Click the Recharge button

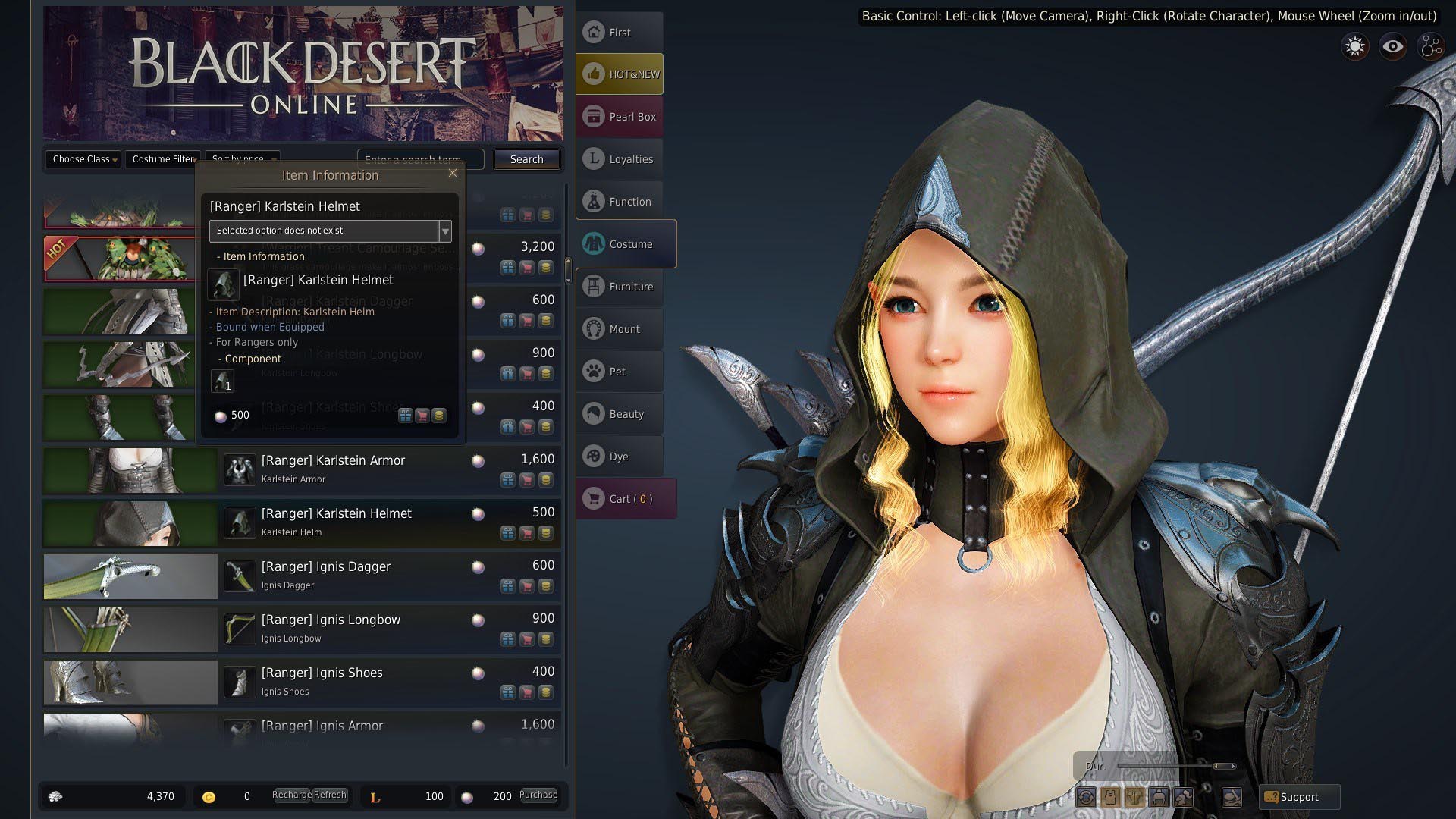291,795
